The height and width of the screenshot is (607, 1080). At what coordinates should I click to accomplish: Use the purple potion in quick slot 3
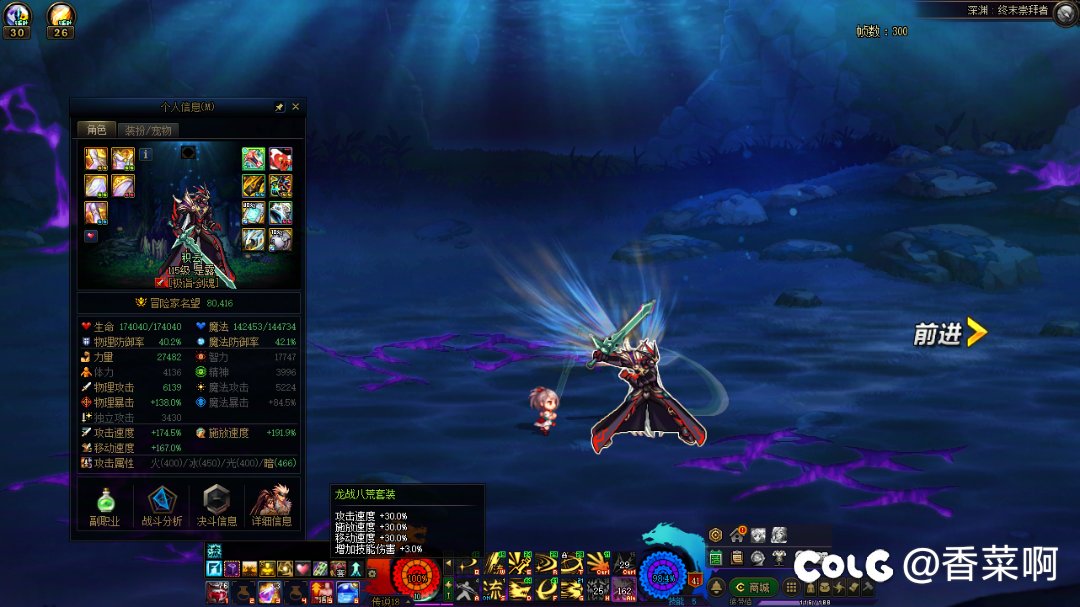click(267, 591)
